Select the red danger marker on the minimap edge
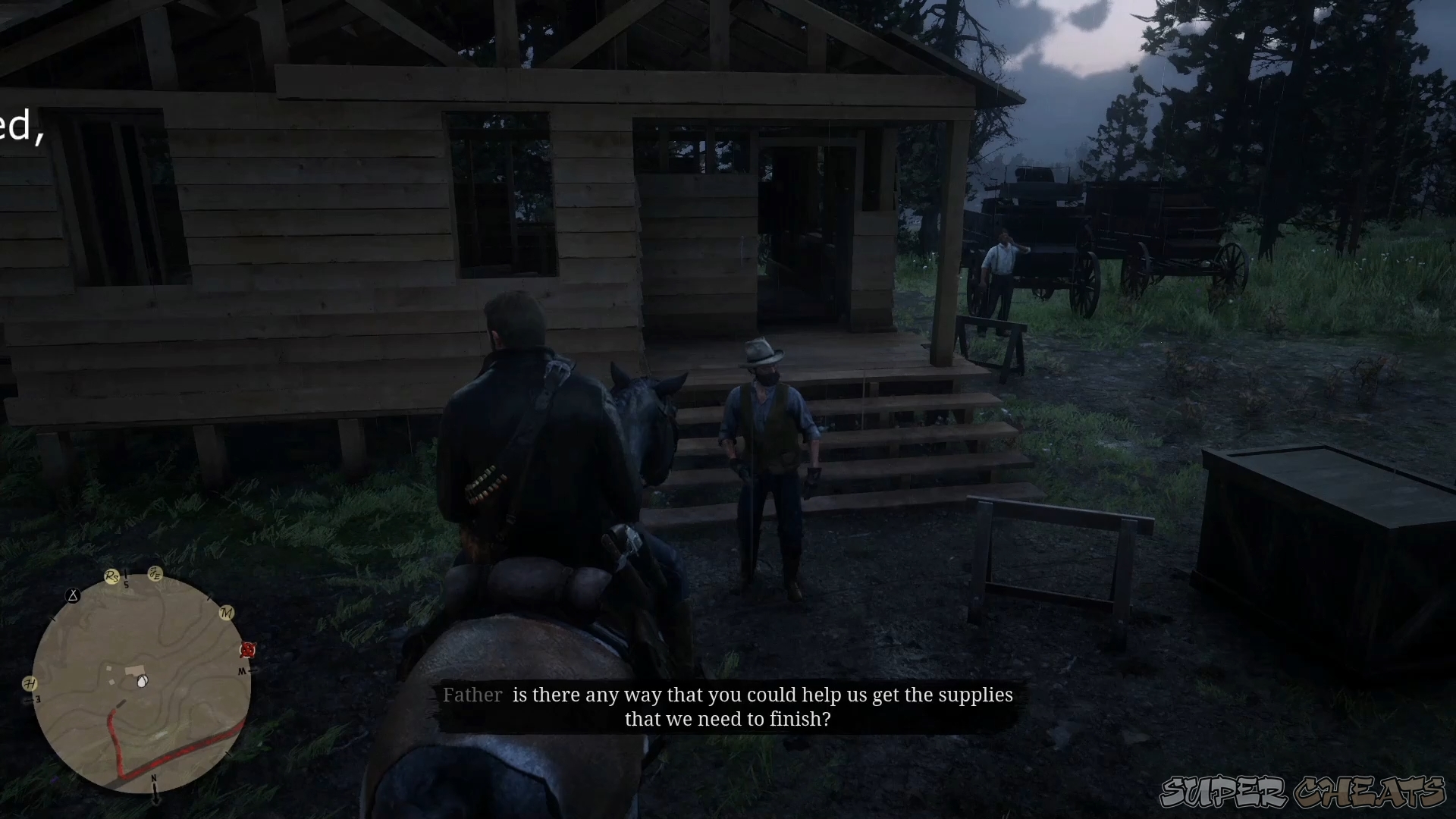This screenshot has width=1456, height=819. click(x=247, y=651)
